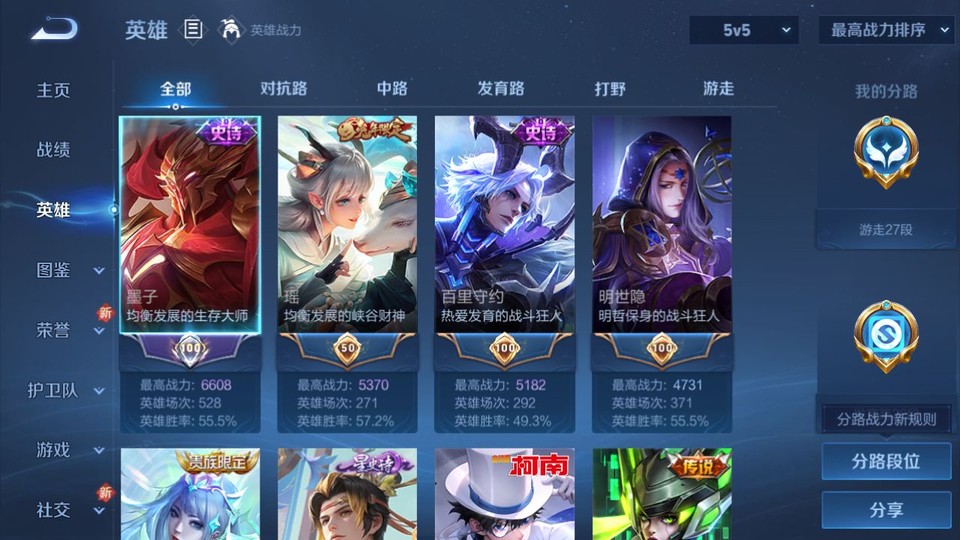The width and height of the screenshot is (960, 540).
Task: Switch to the 游走 tab
Action: pos(718,89)
